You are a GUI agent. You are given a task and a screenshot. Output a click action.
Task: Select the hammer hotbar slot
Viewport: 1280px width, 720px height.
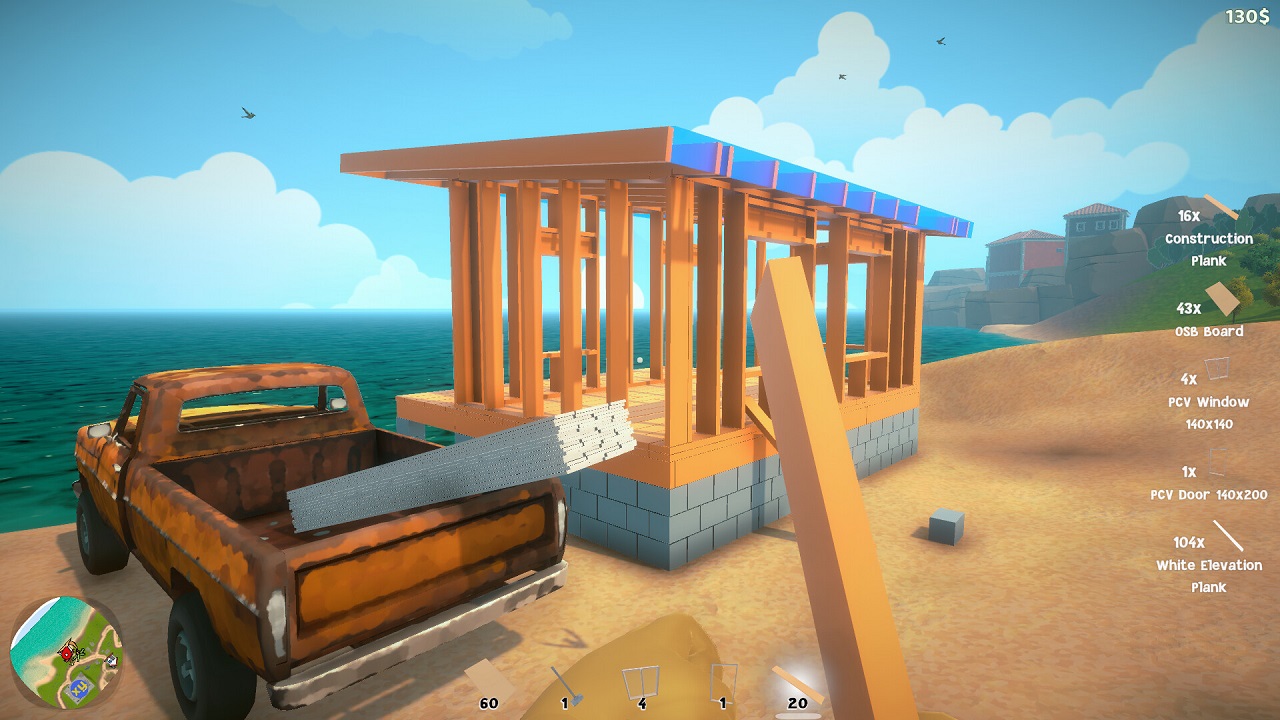(566, 683)
